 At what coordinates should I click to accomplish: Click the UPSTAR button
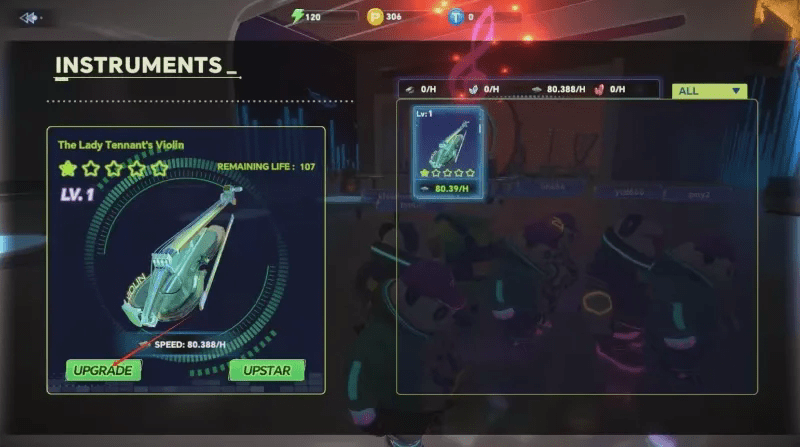click(266, 370)
